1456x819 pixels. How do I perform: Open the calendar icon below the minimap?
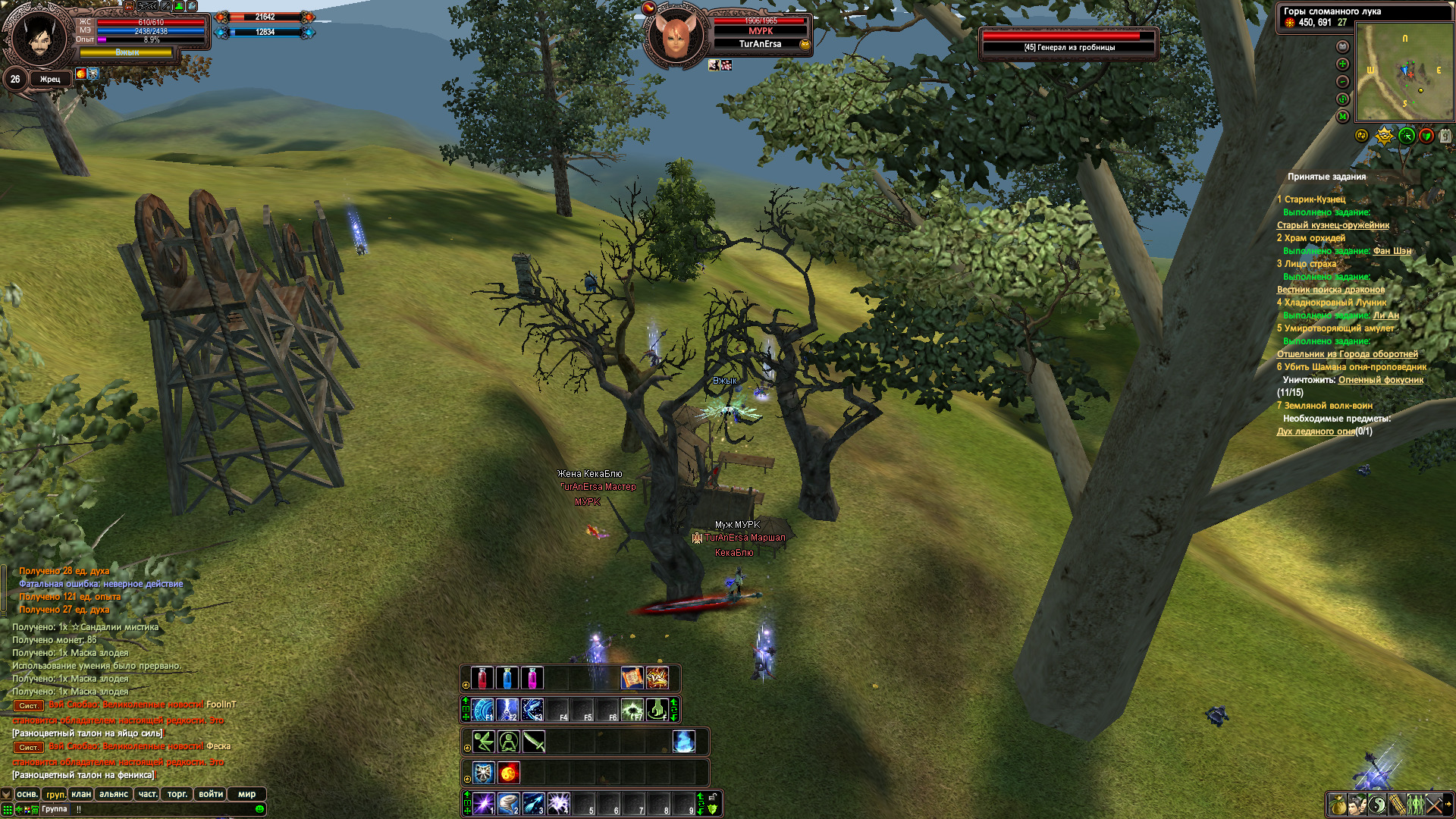(x=1445, y=136)
